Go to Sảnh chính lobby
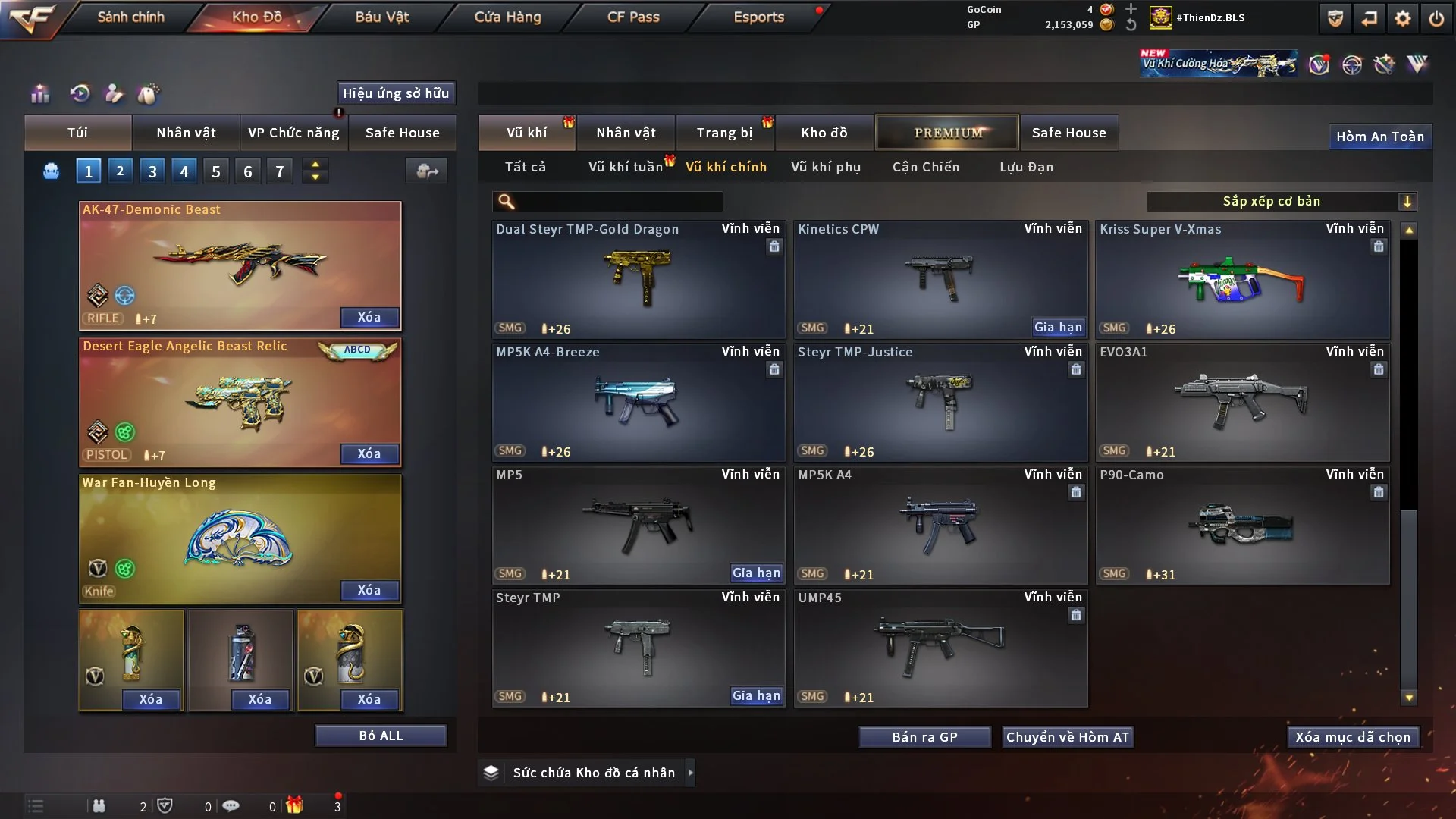Viewport: 1456px width, 819px height. point(130,17)
